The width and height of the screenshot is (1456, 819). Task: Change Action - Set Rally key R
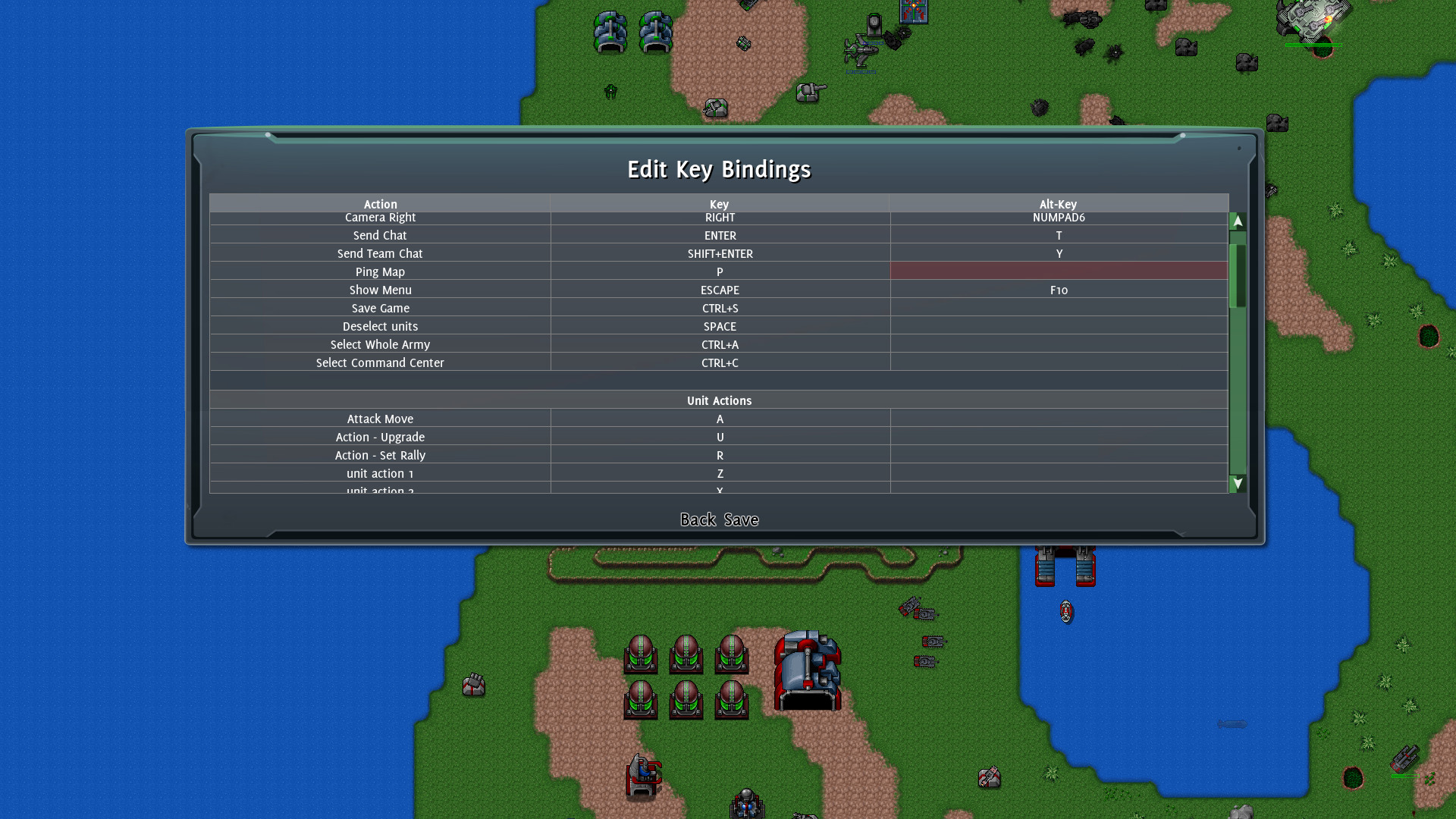click(719, 455)
